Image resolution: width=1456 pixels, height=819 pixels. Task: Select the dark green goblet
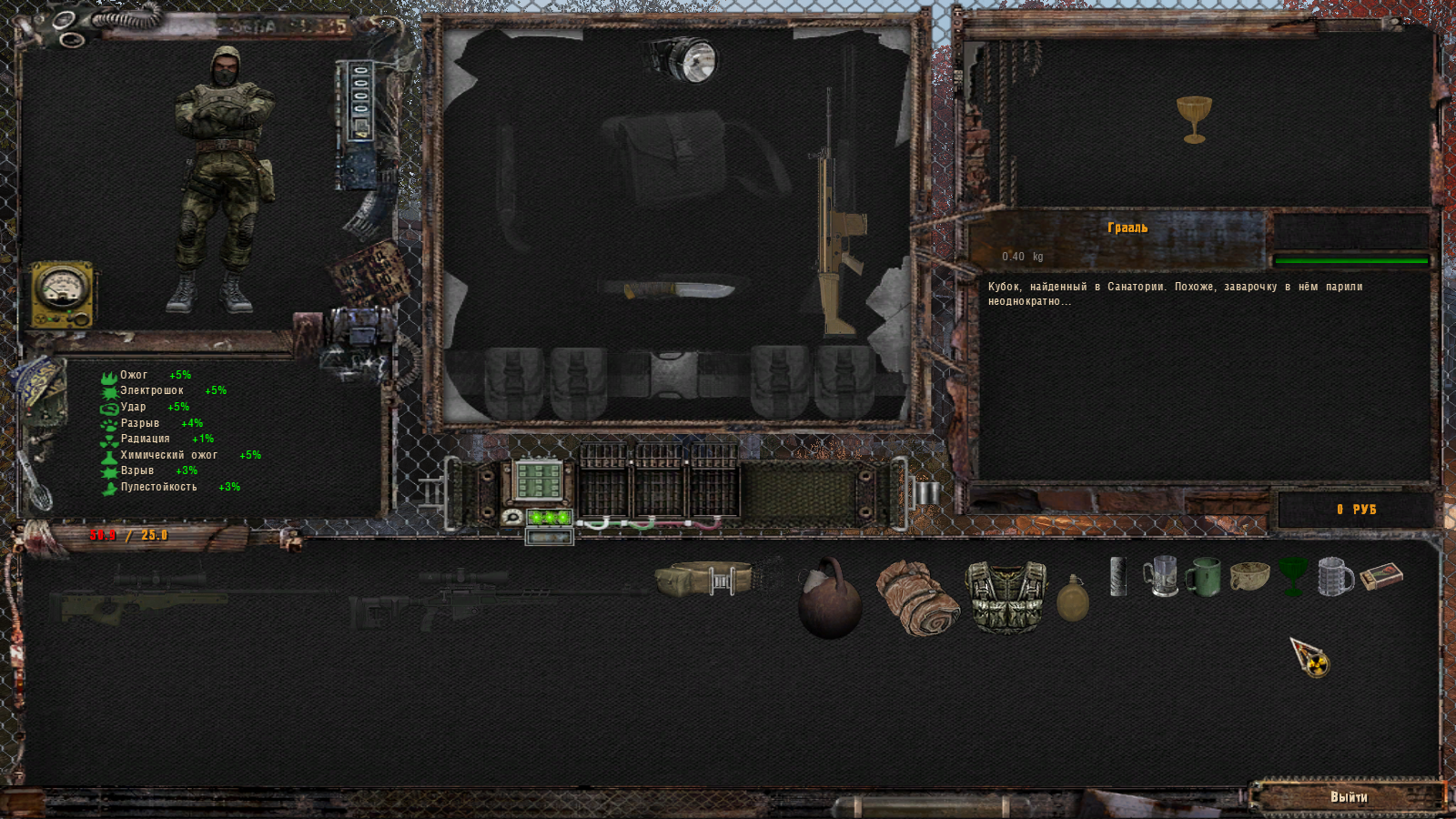(x=1292, y=577)
